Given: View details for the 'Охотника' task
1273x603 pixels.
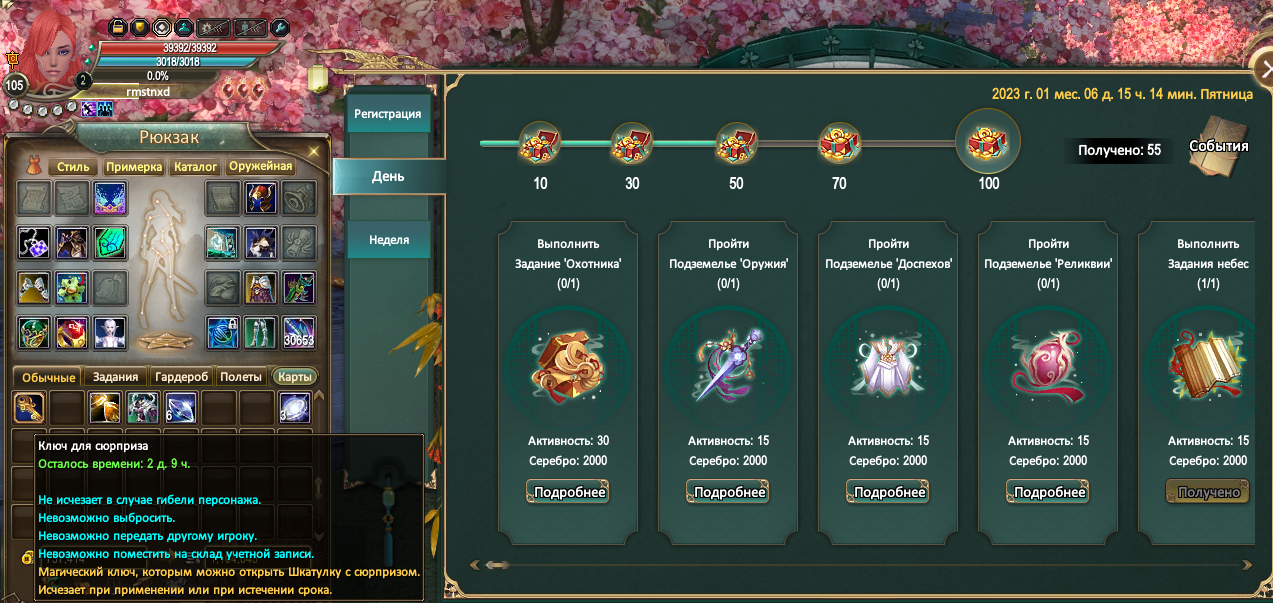Looking at the screenshot, I should point(568,492).
